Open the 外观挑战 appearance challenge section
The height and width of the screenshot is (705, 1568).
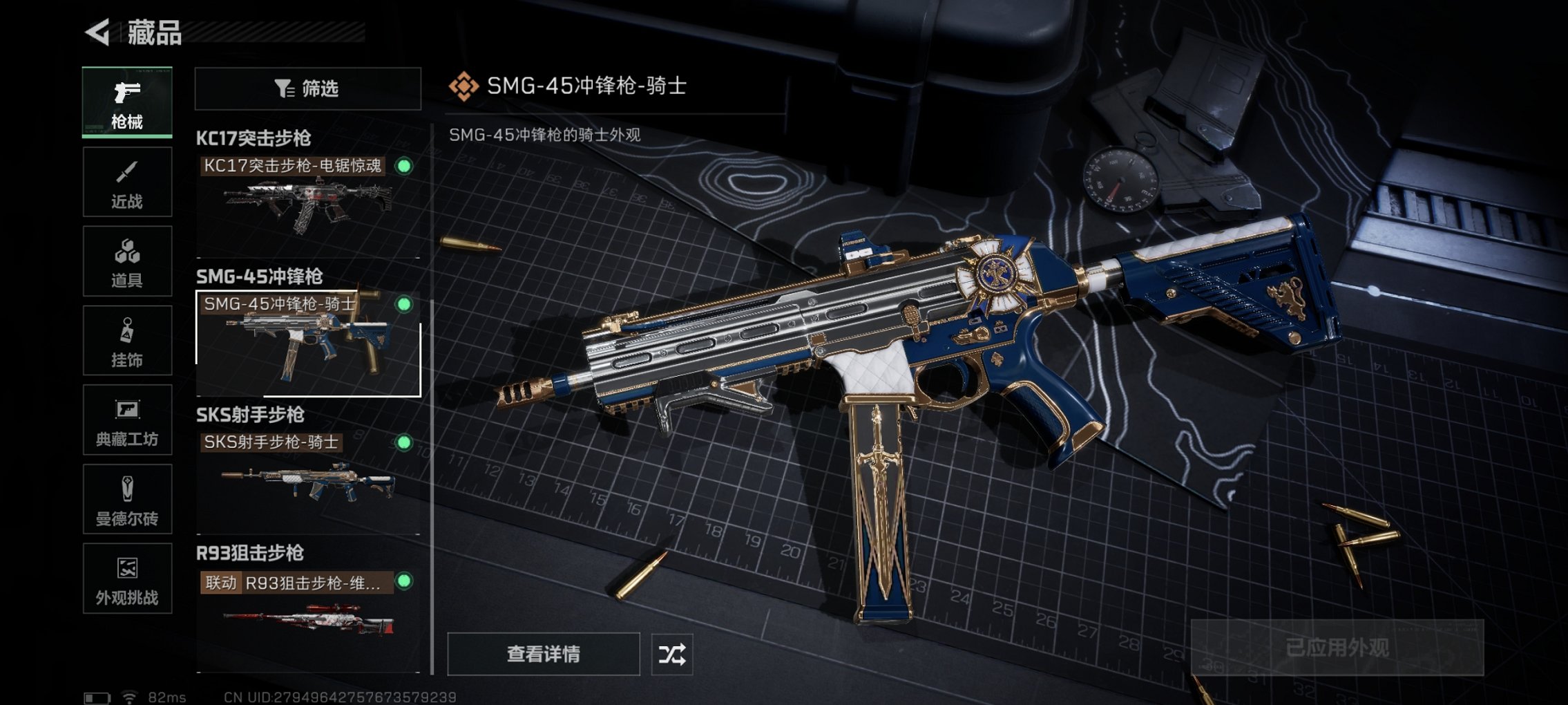[126, 579]
